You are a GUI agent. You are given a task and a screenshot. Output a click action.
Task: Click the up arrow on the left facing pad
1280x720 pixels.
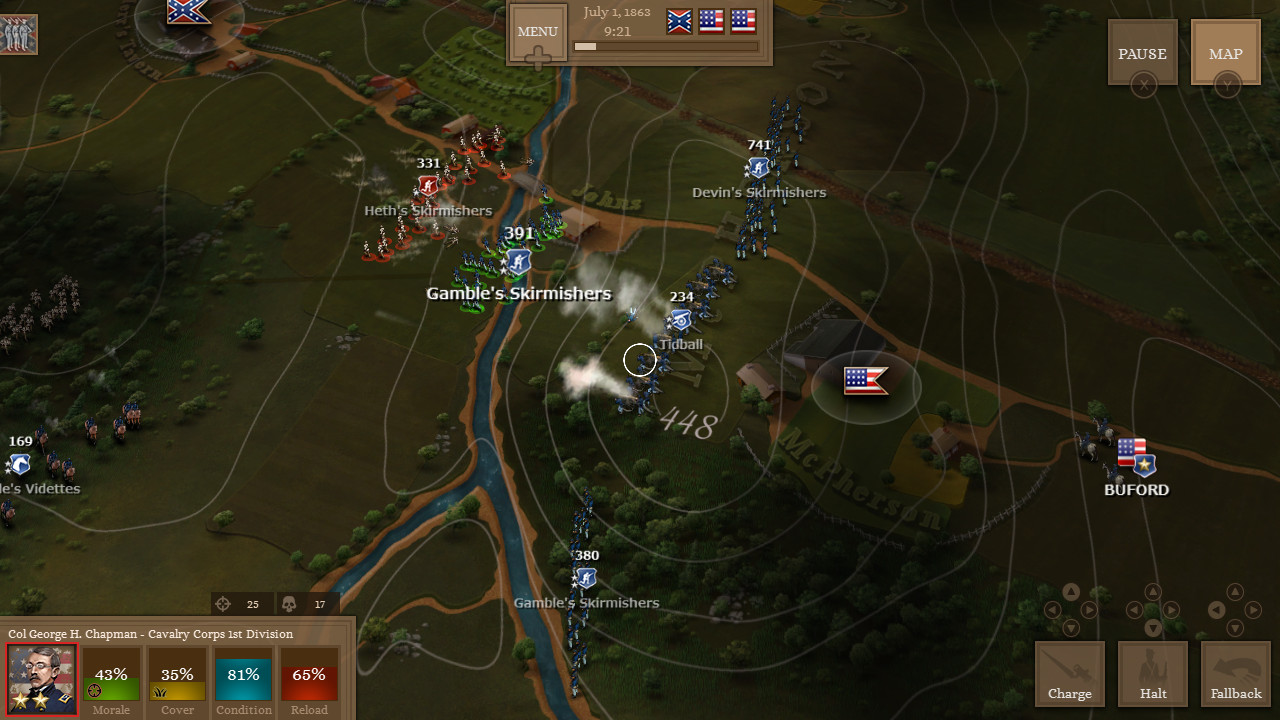1070,591
